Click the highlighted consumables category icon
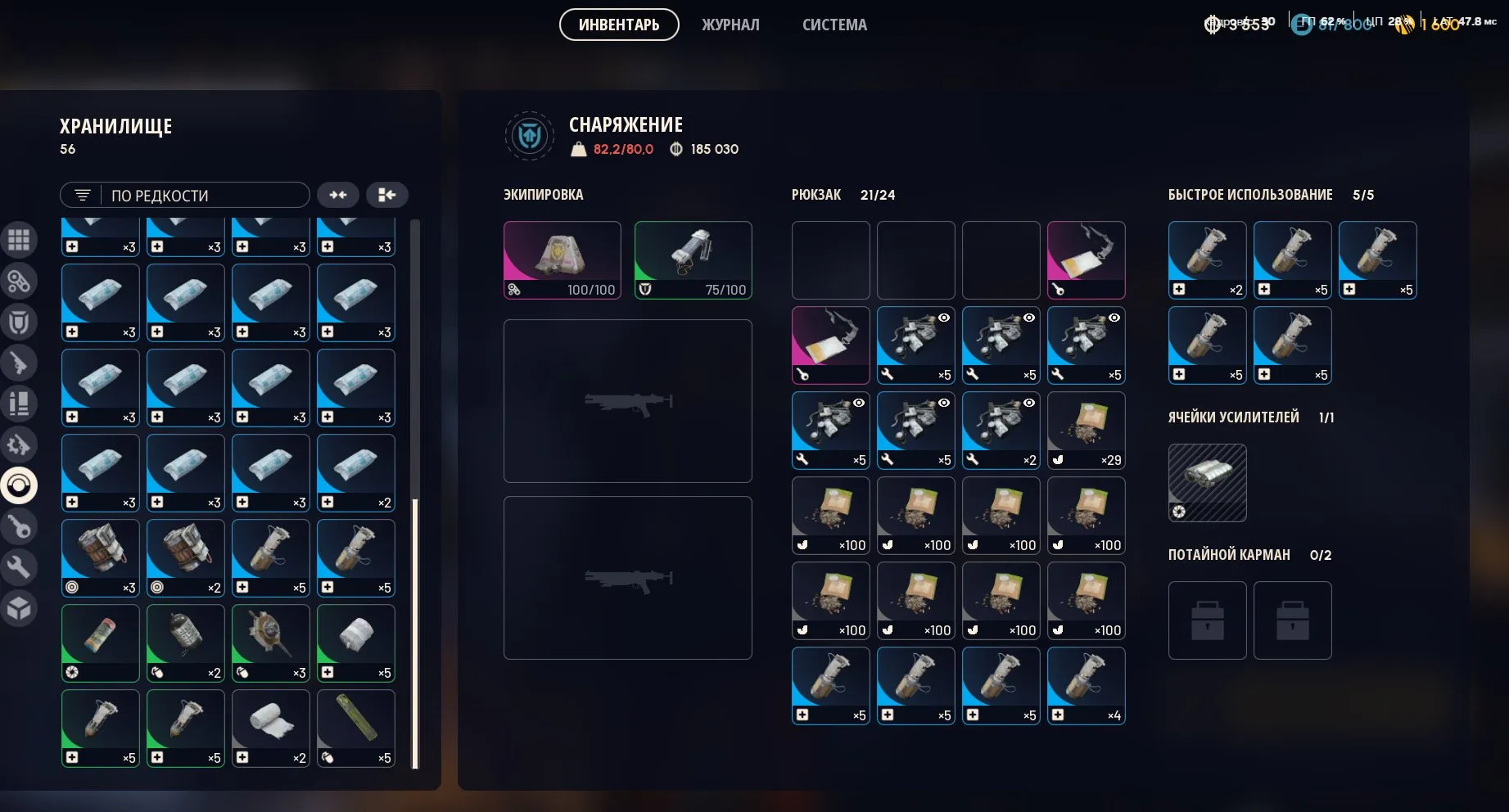This screenshot has height=812, width=1509. (x=20, y=485)
